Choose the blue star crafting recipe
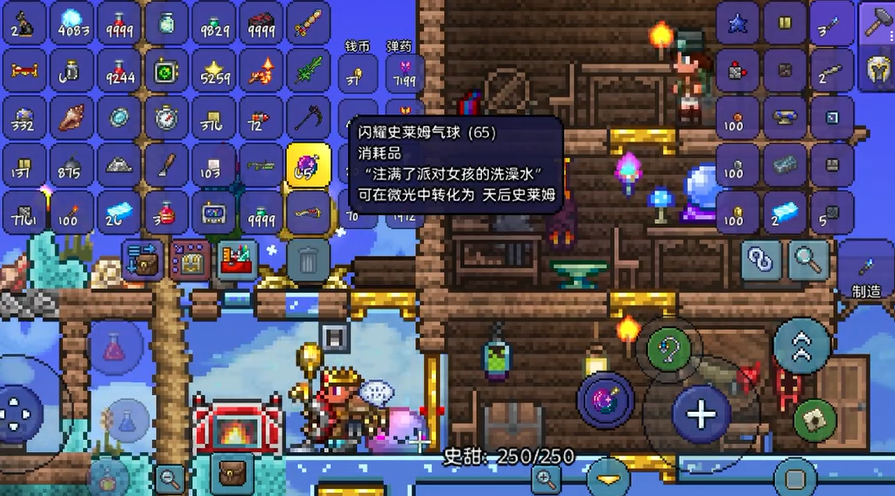Viewport: 895px width, 496px height. click(738, 23)
